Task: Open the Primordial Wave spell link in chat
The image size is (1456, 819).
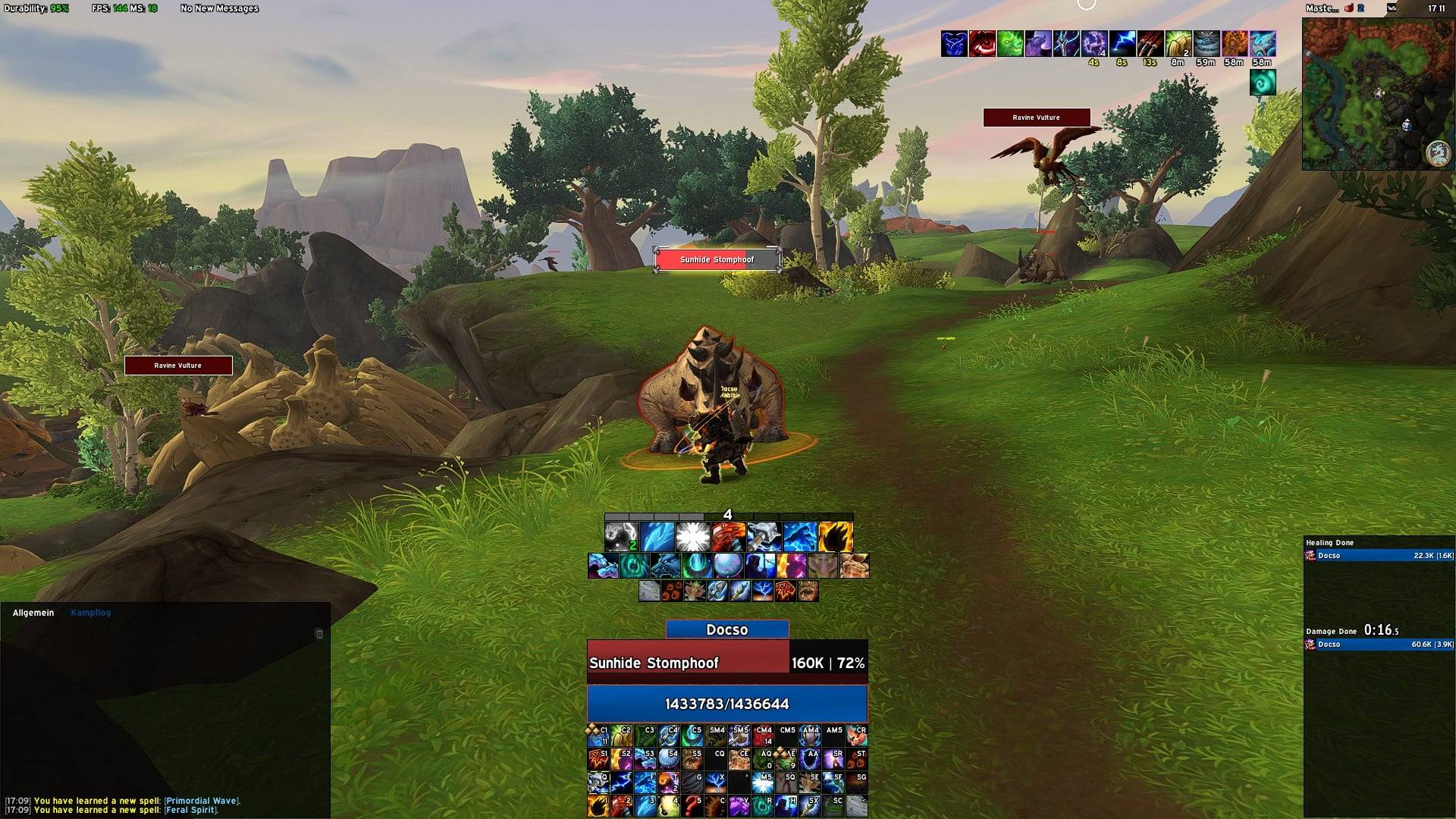Action: (x=203, y=801)
